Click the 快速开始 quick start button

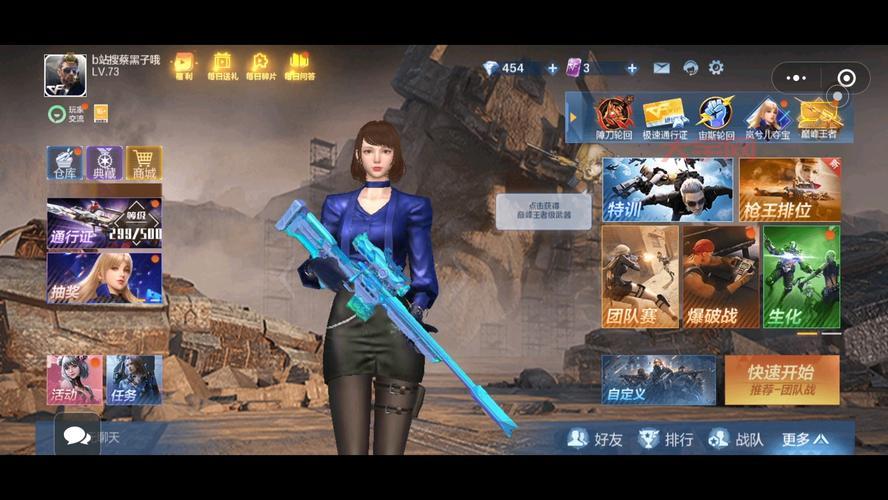(782, 379)
